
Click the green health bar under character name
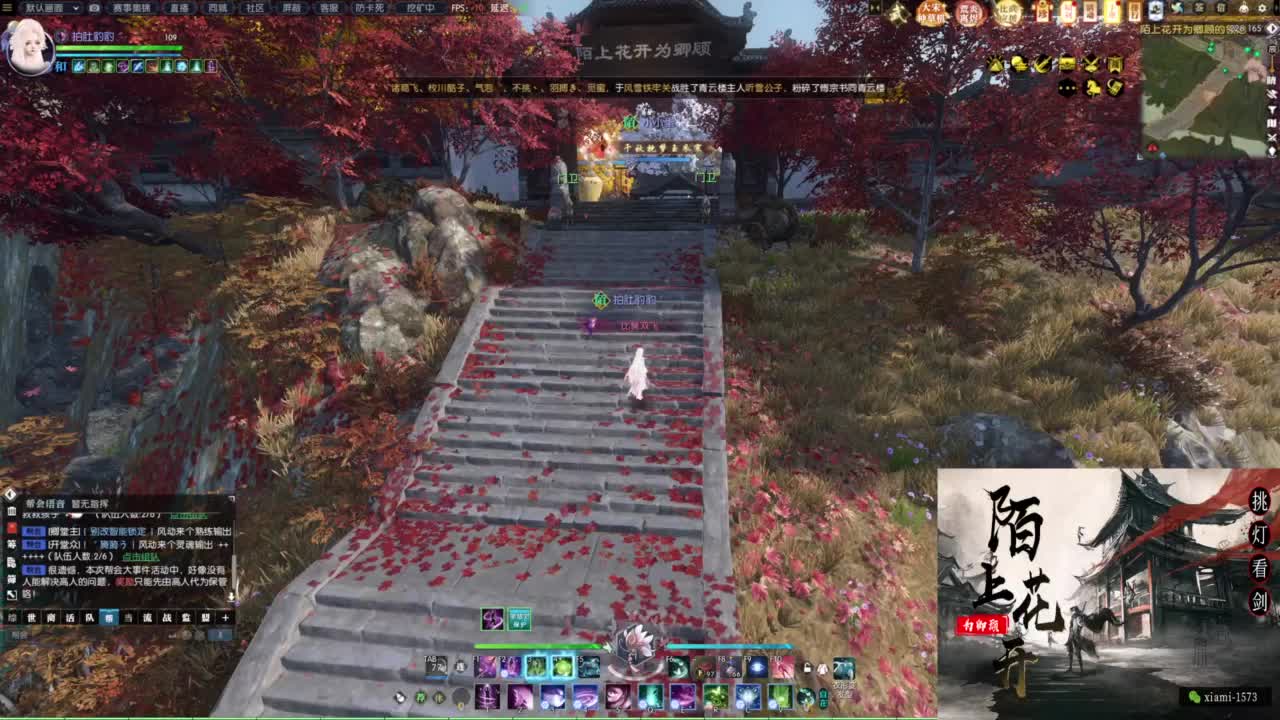click(x=120, y=48)
